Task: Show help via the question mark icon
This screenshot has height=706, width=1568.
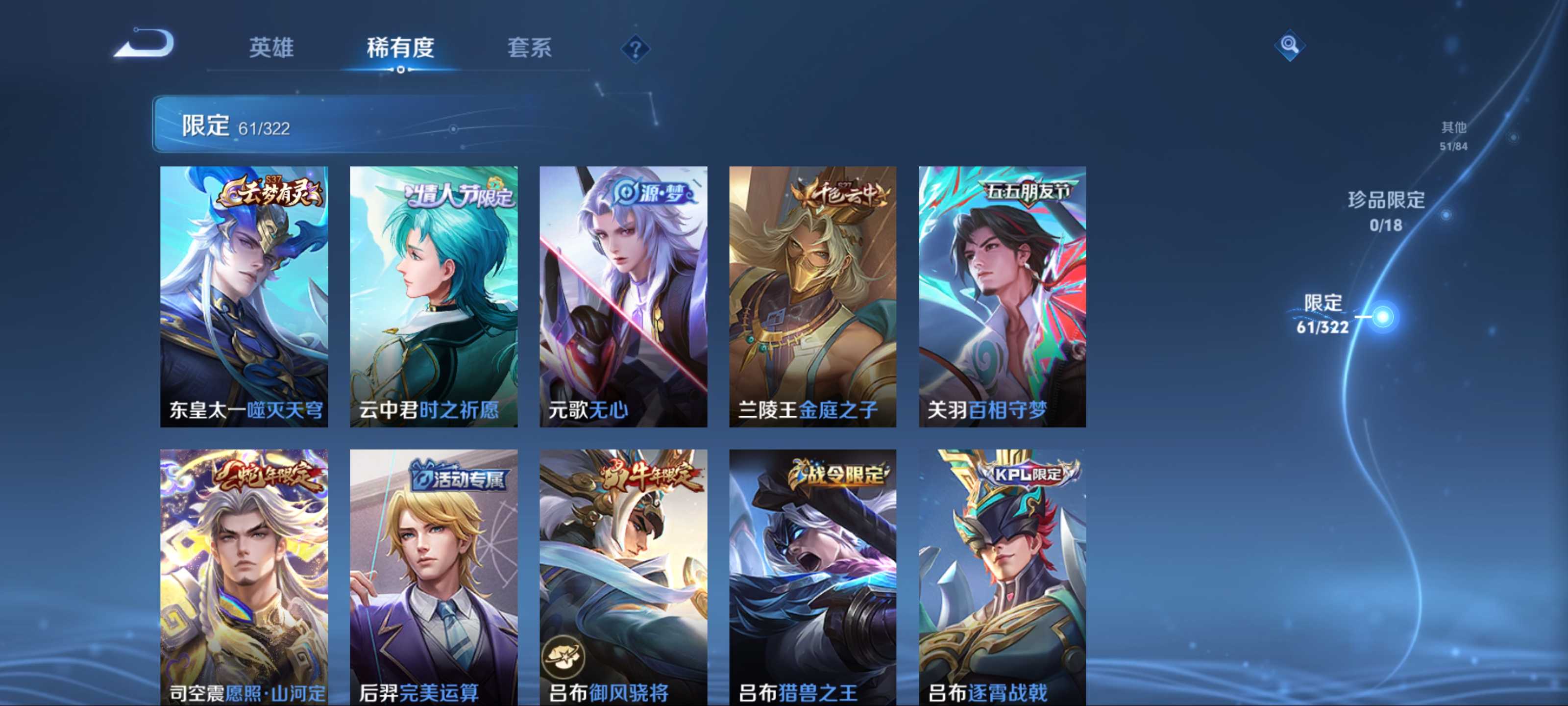Action: (x=635, y=49)
